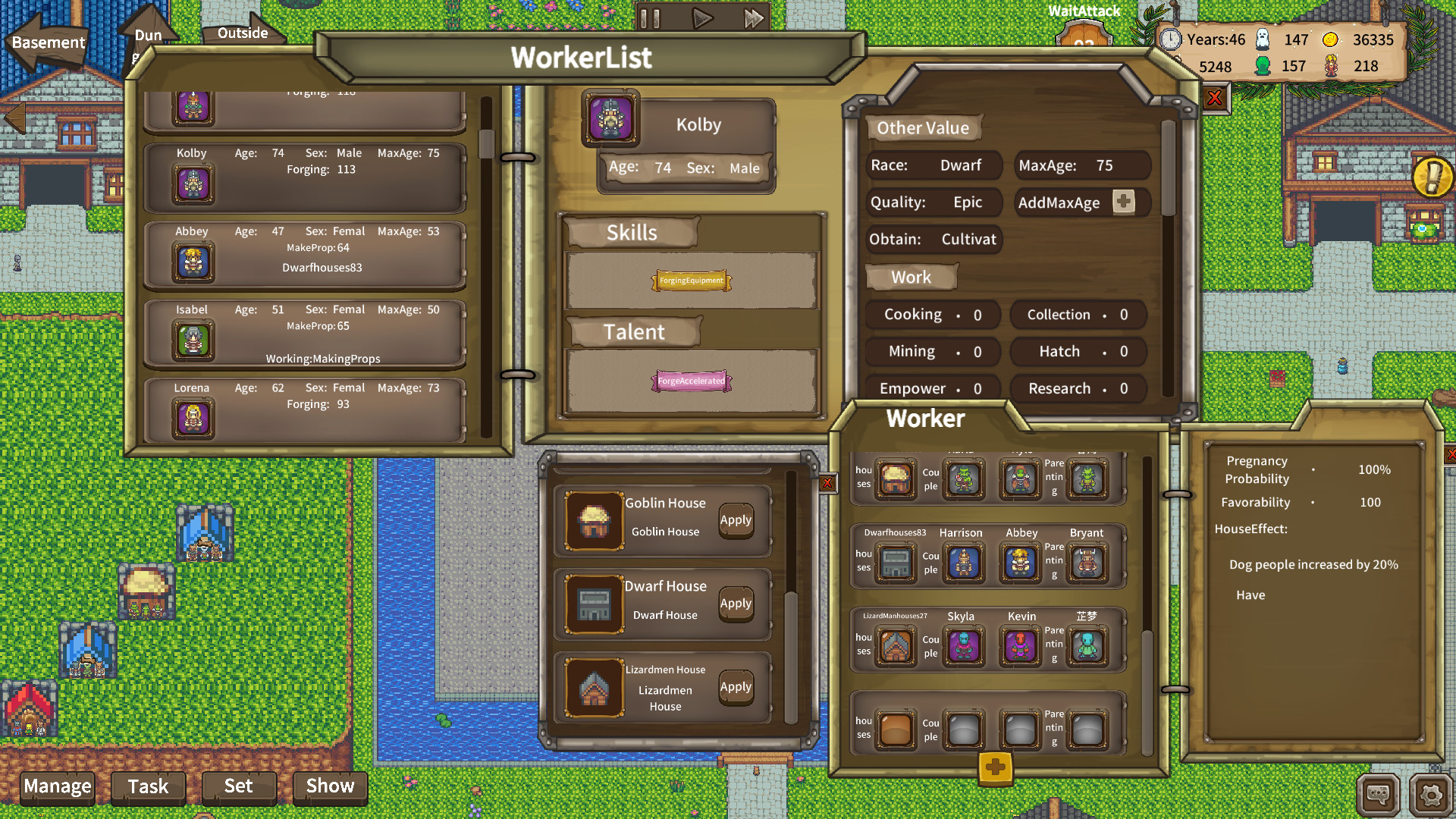Add a new house with yellow plus
Screen dimensions: 1456x819
click(x=996, y=767)
